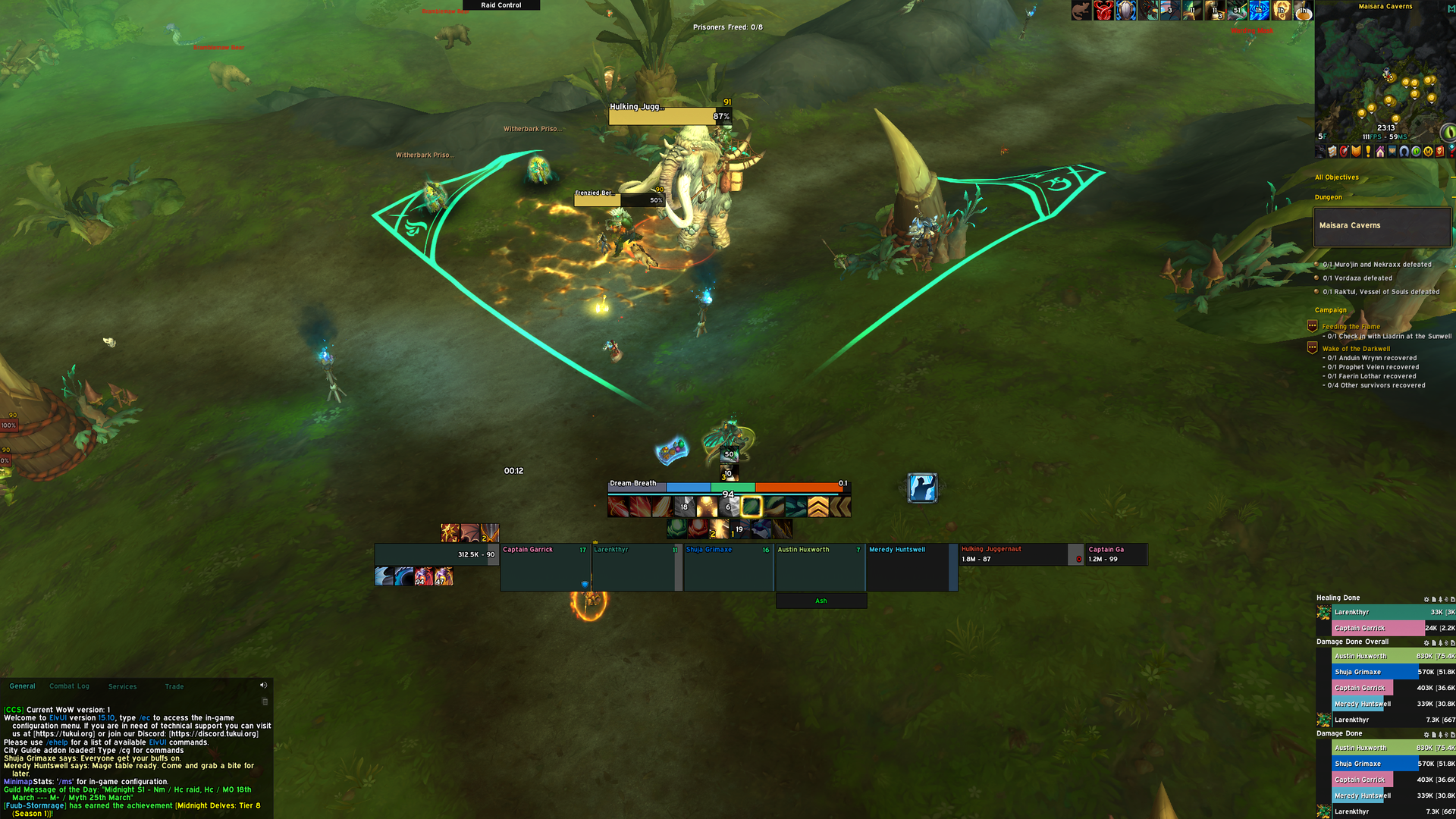Select Shuja Grimaxe's party frame
1456x819 pixels.
point(727,566)
